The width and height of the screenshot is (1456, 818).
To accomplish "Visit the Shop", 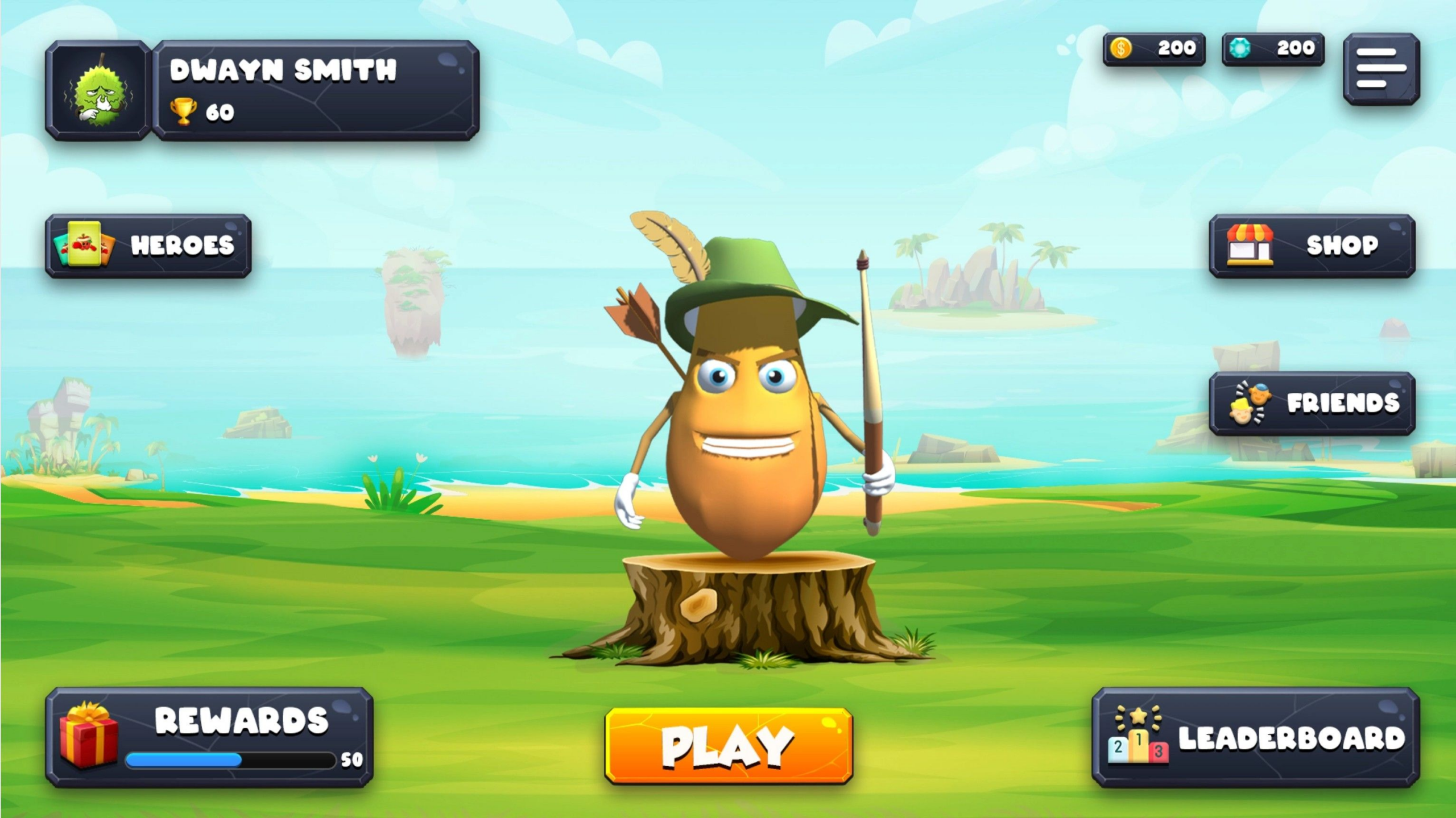I will (1312, 246).
